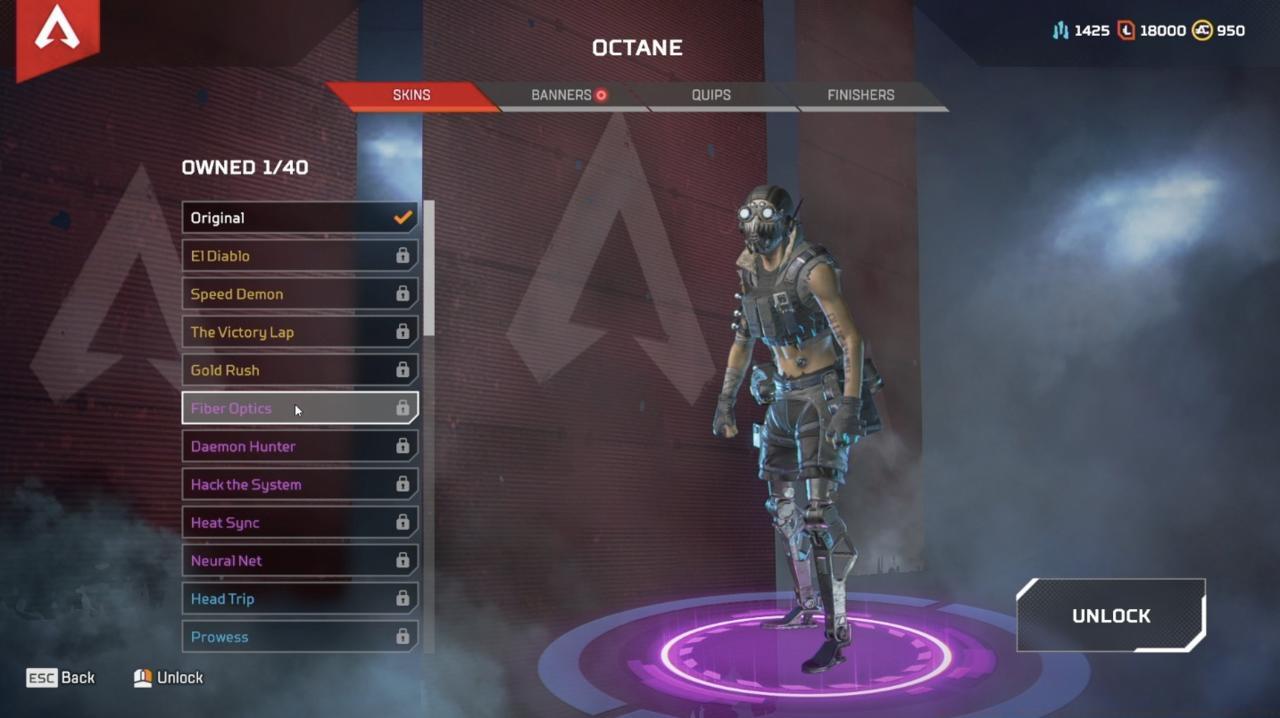Pick the Head Trip skin
The image size is (1280, 718).
tap(299, 598)
